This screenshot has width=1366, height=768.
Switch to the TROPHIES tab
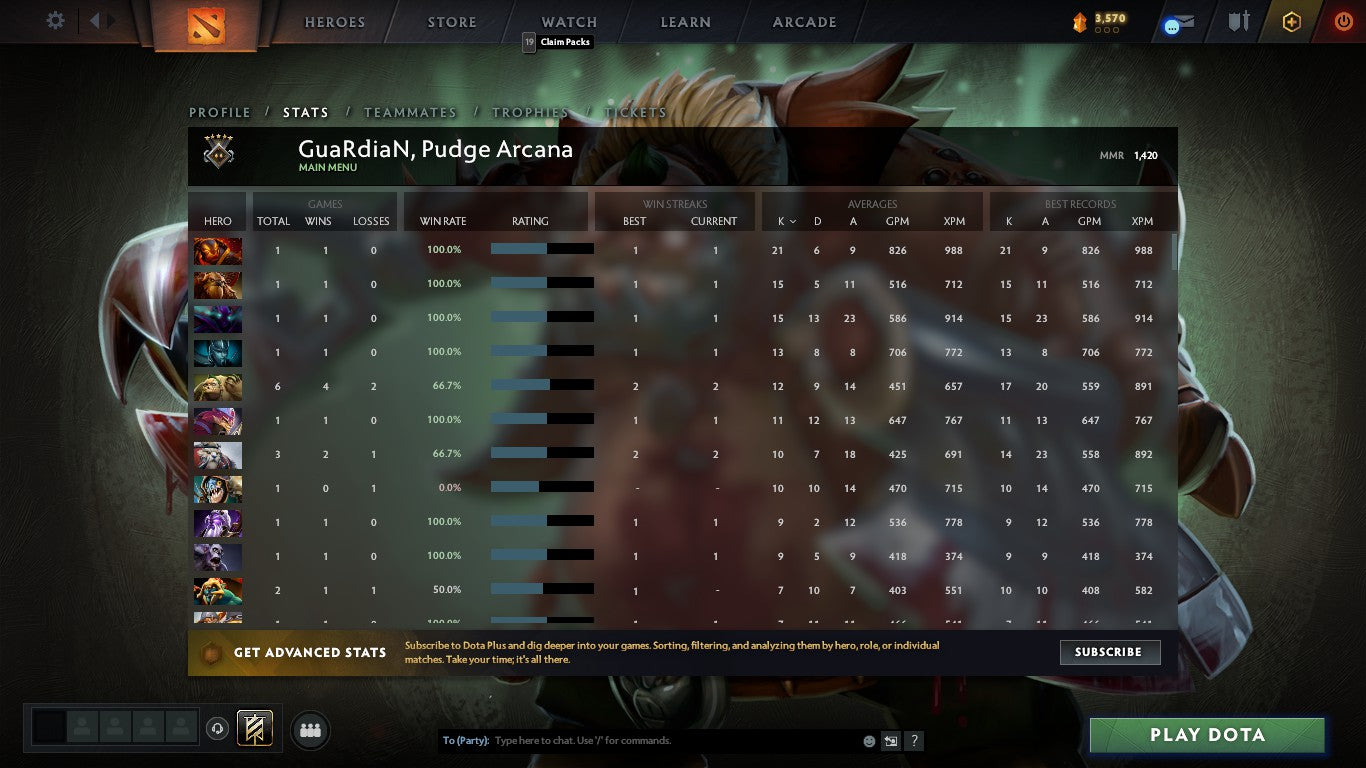click(531, 113)
